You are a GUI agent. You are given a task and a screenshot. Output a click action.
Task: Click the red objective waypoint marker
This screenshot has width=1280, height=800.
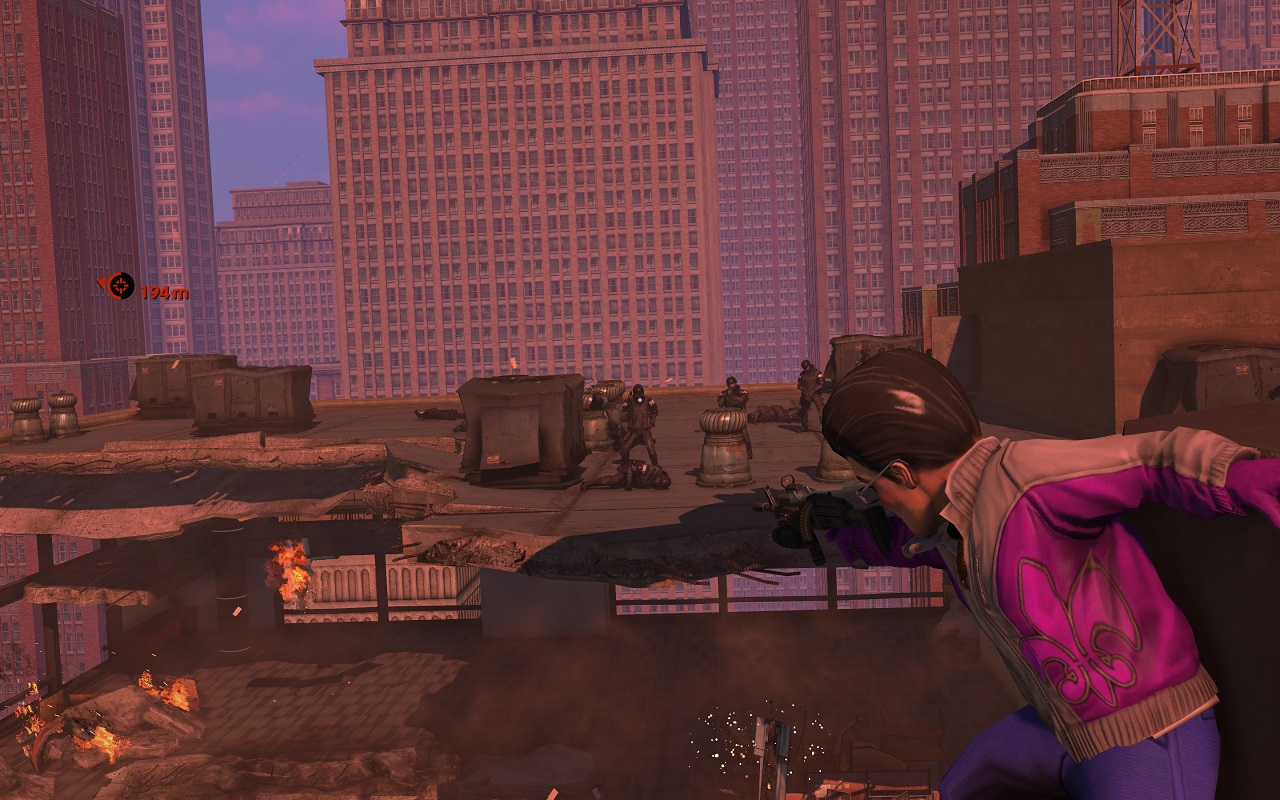[x=121, y=287]
